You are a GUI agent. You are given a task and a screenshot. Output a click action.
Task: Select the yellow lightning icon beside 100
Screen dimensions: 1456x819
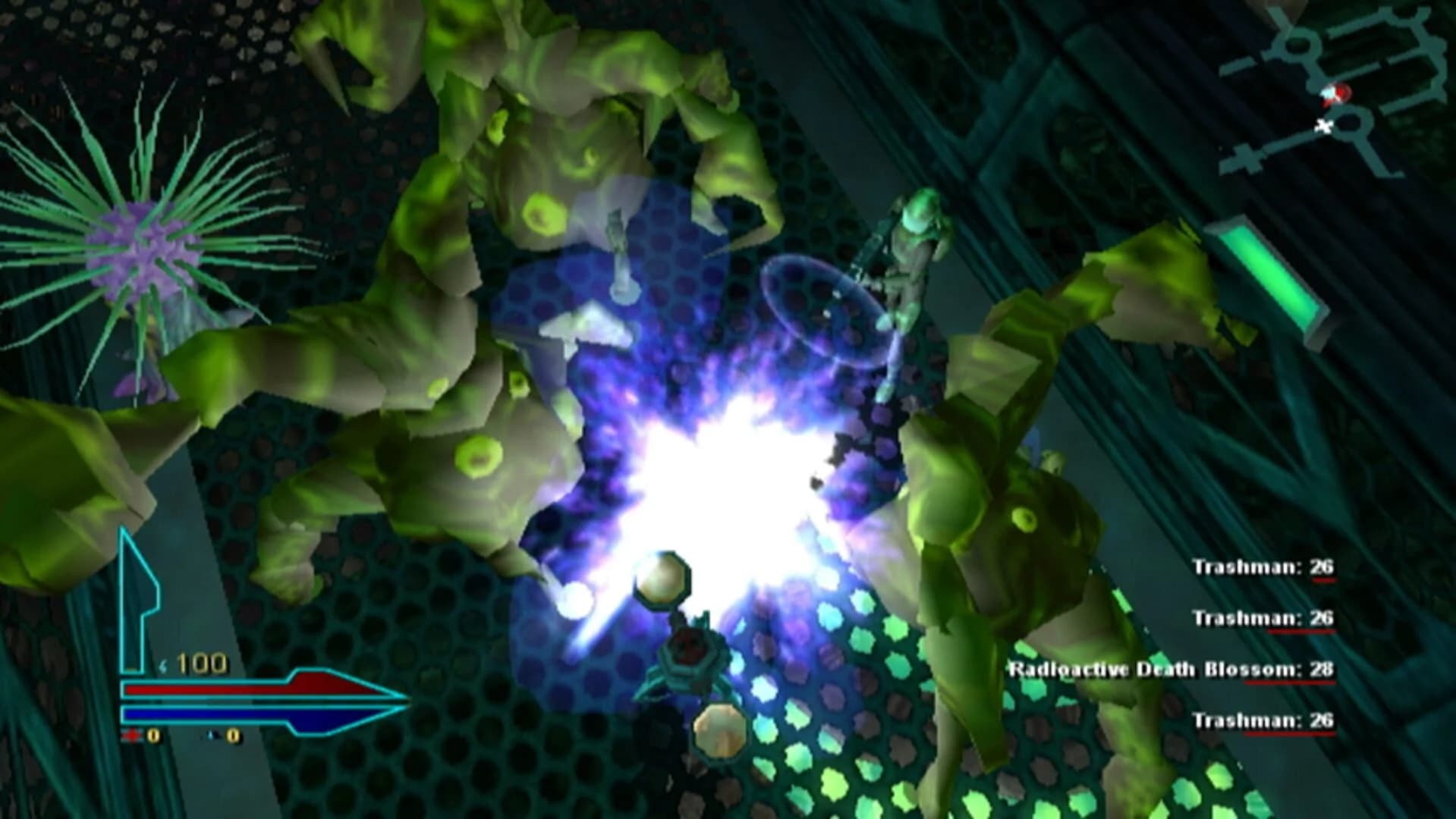(164, 663)
